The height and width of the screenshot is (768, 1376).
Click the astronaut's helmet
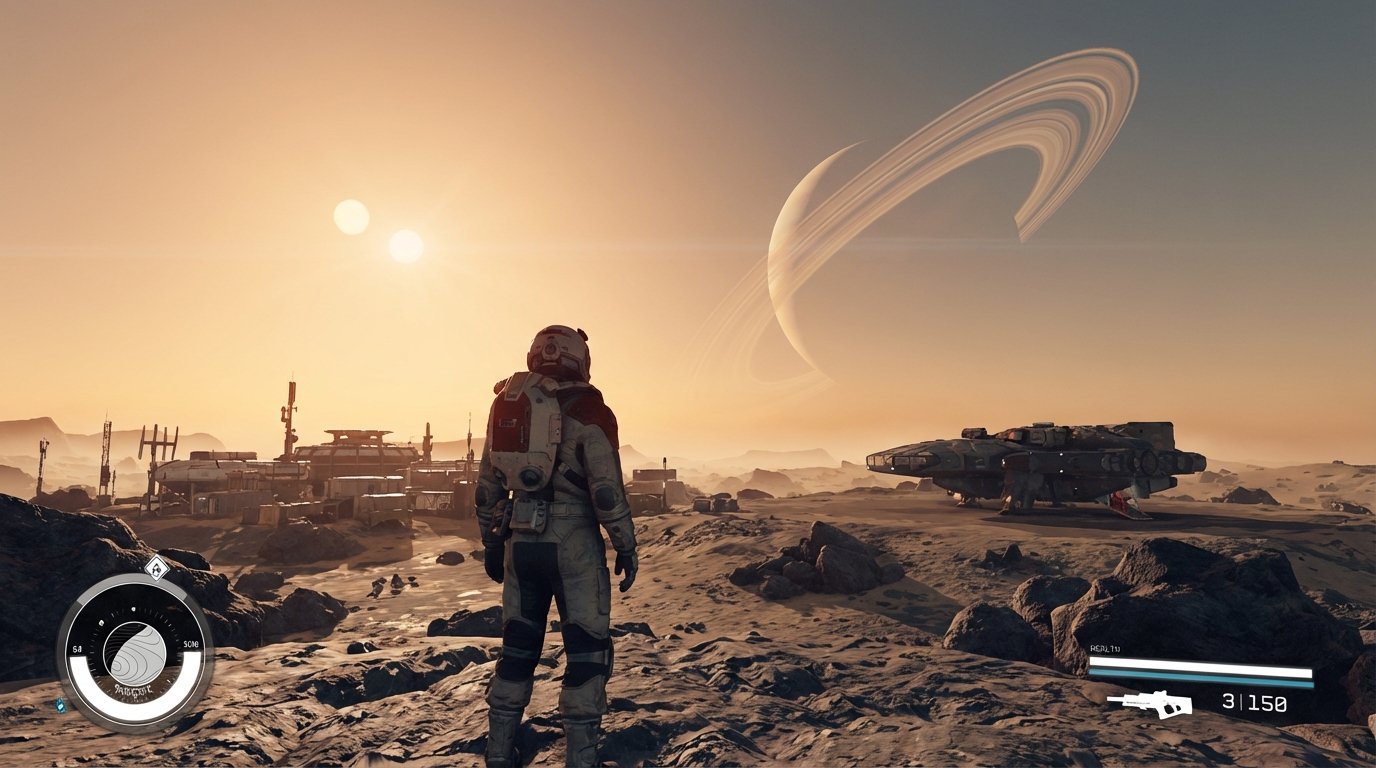point(560,350)
